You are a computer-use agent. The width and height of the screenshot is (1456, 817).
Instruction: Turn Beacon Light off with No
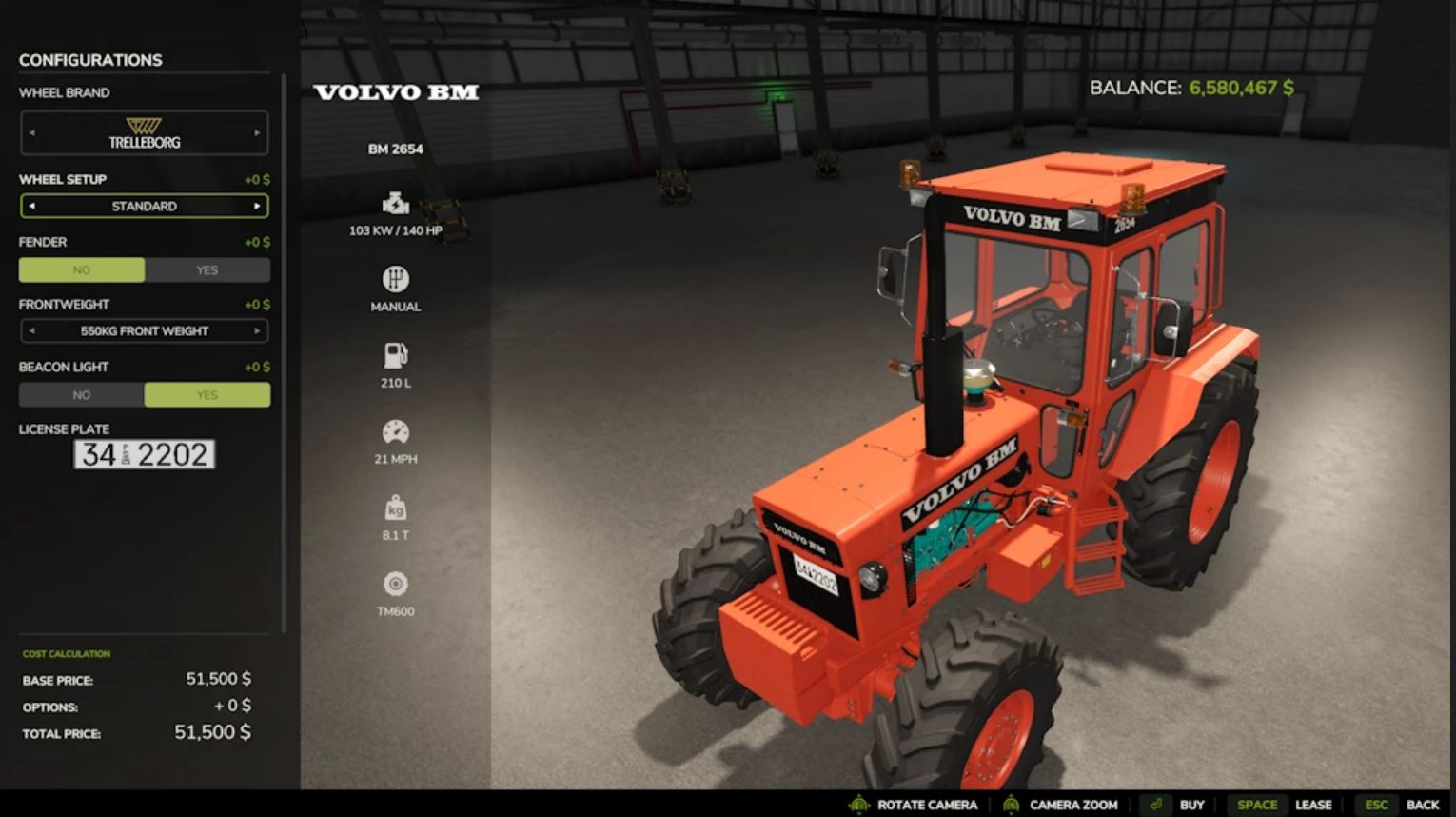(82, 395)
